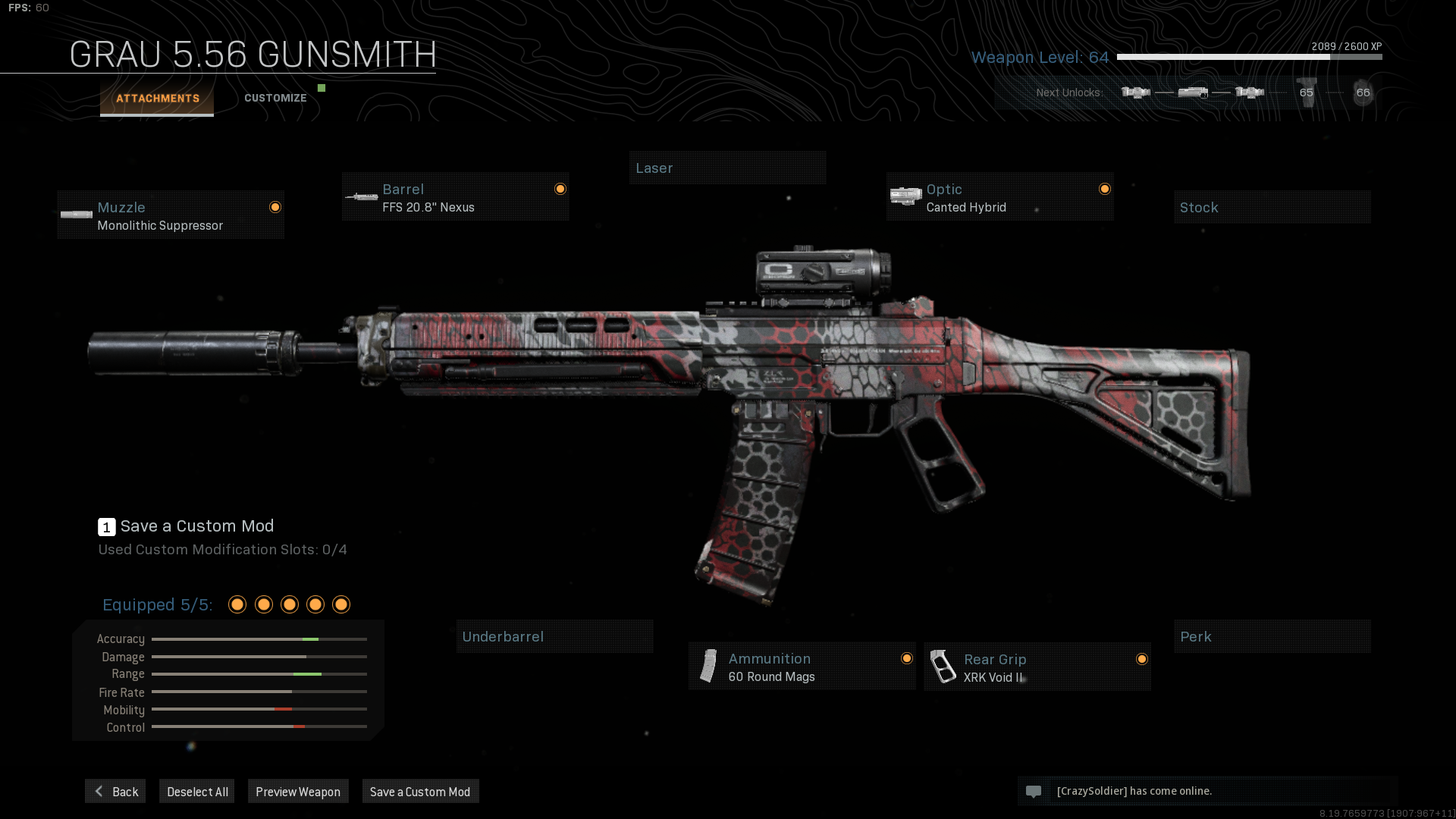The width and height of the screenshot is (1456, 819).
Task: Open the Underbarrel attachment slot
Action: coord(554,637)
